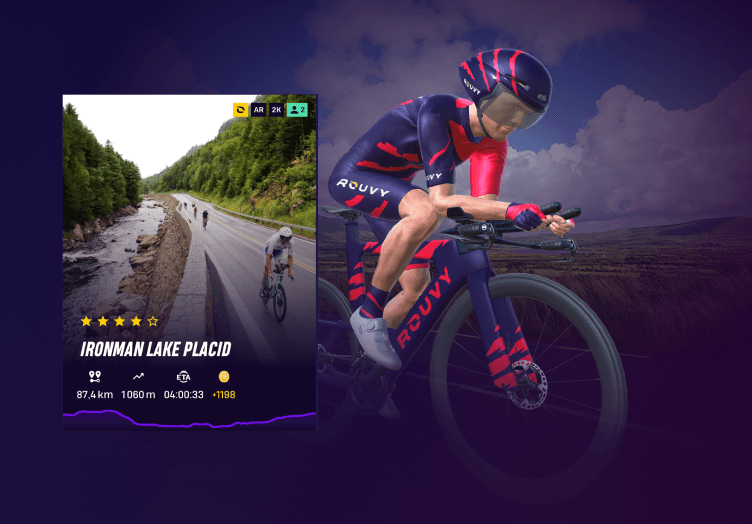
Task: Click the green rider count badge
Action: pyautogui.click(x=297, y=110)
